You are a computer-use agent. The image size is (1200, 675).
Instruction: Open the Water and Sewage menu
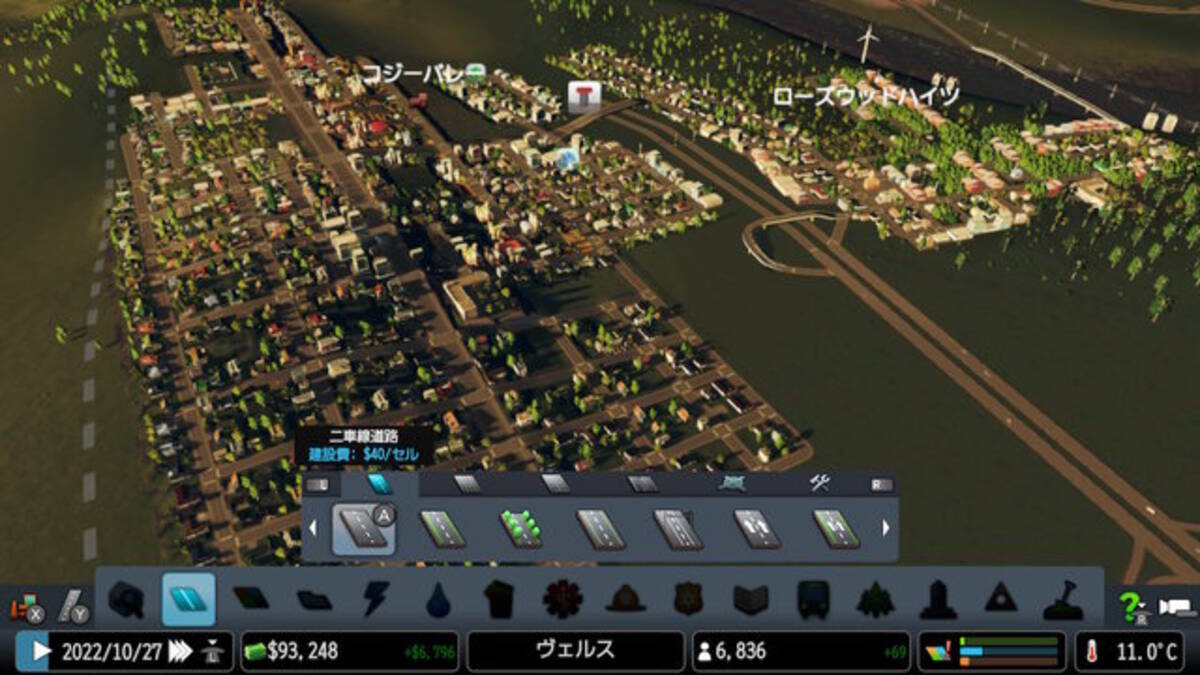pos(437,600)
